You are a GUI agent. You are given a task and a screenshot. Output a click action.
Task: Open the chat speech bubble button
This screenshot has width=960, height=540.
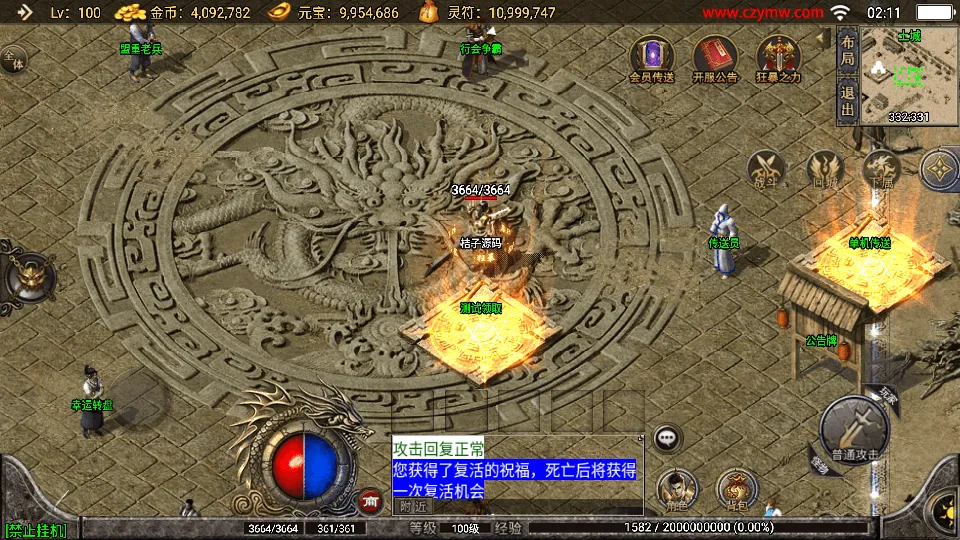(667, 437)
